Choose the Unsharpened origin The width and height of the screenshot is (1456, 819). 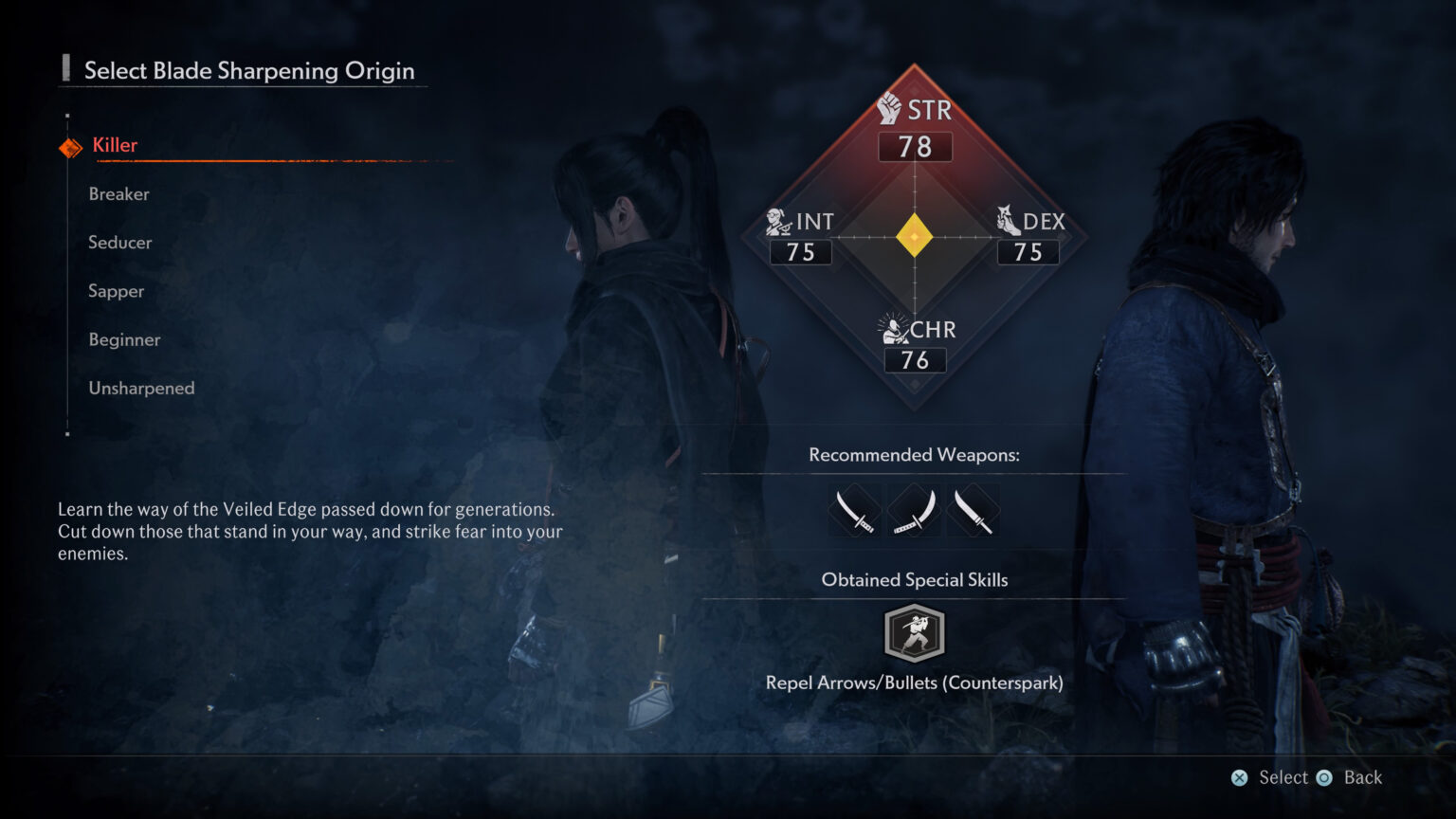point(140,388)
